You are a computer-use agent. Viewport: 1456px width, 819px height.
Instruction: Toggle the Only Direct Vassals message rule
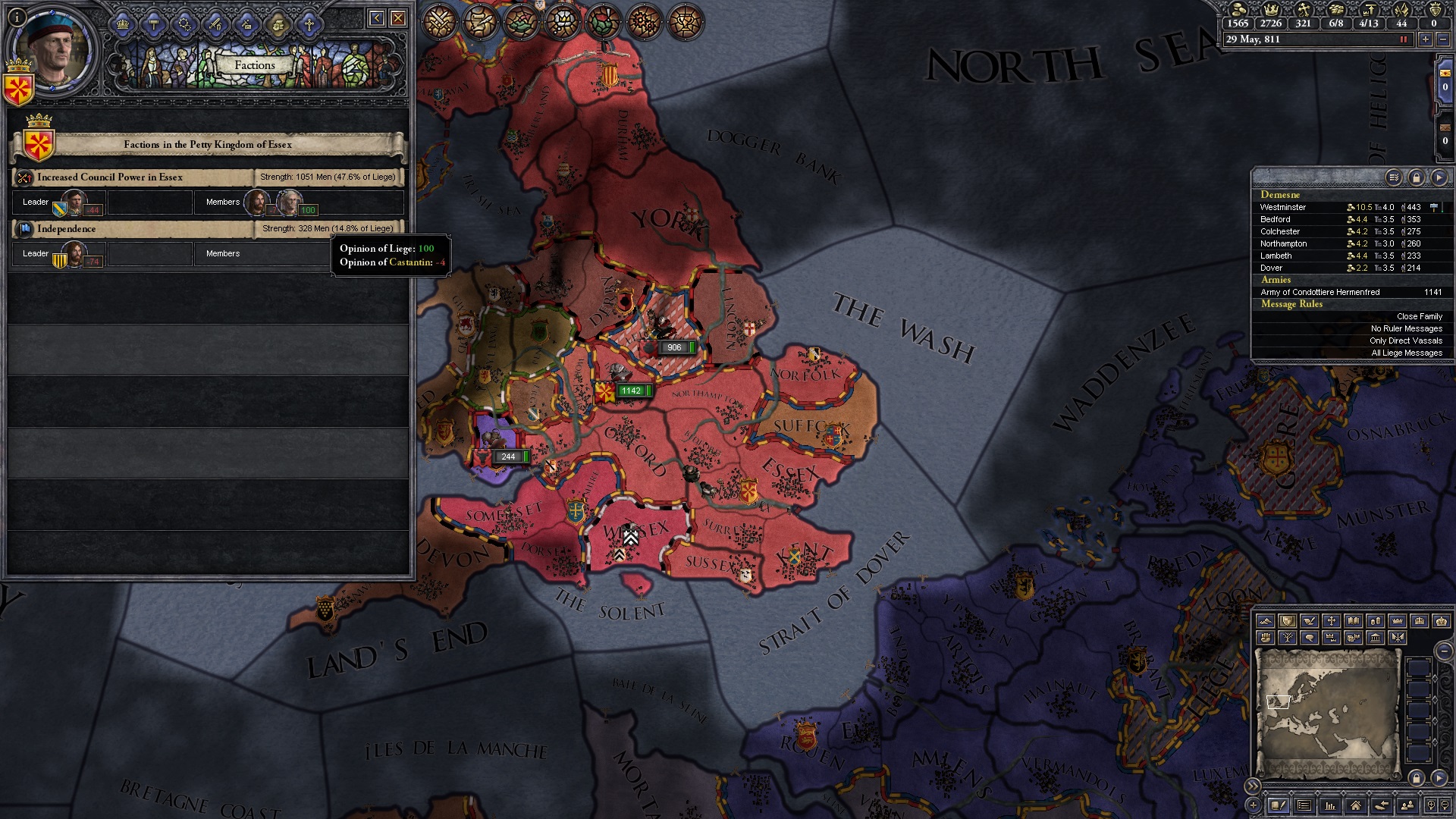1404,340
